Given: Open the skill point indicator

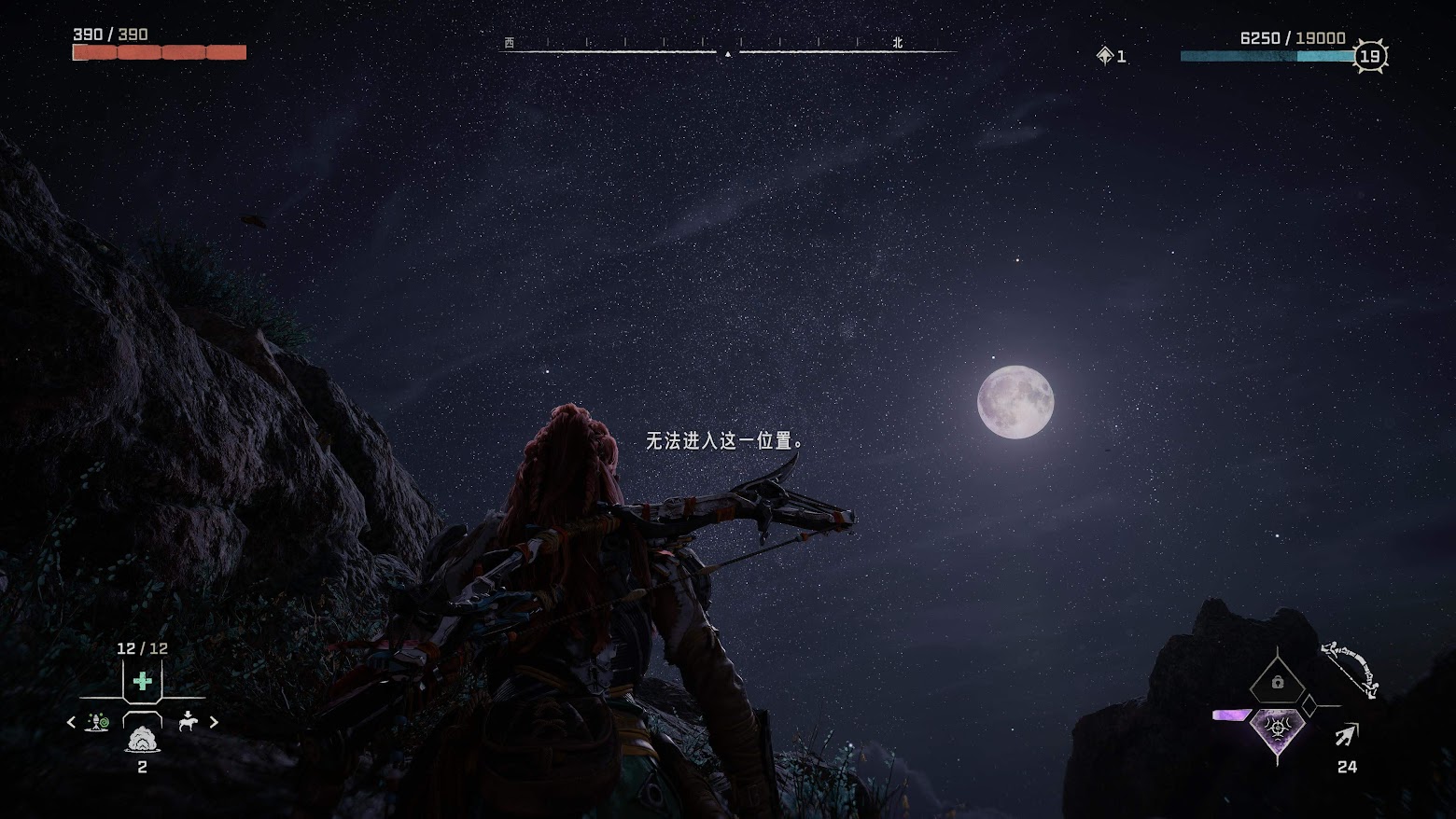Looking at the screenshot, I should pyautogui.click(x=1111, y=56).
